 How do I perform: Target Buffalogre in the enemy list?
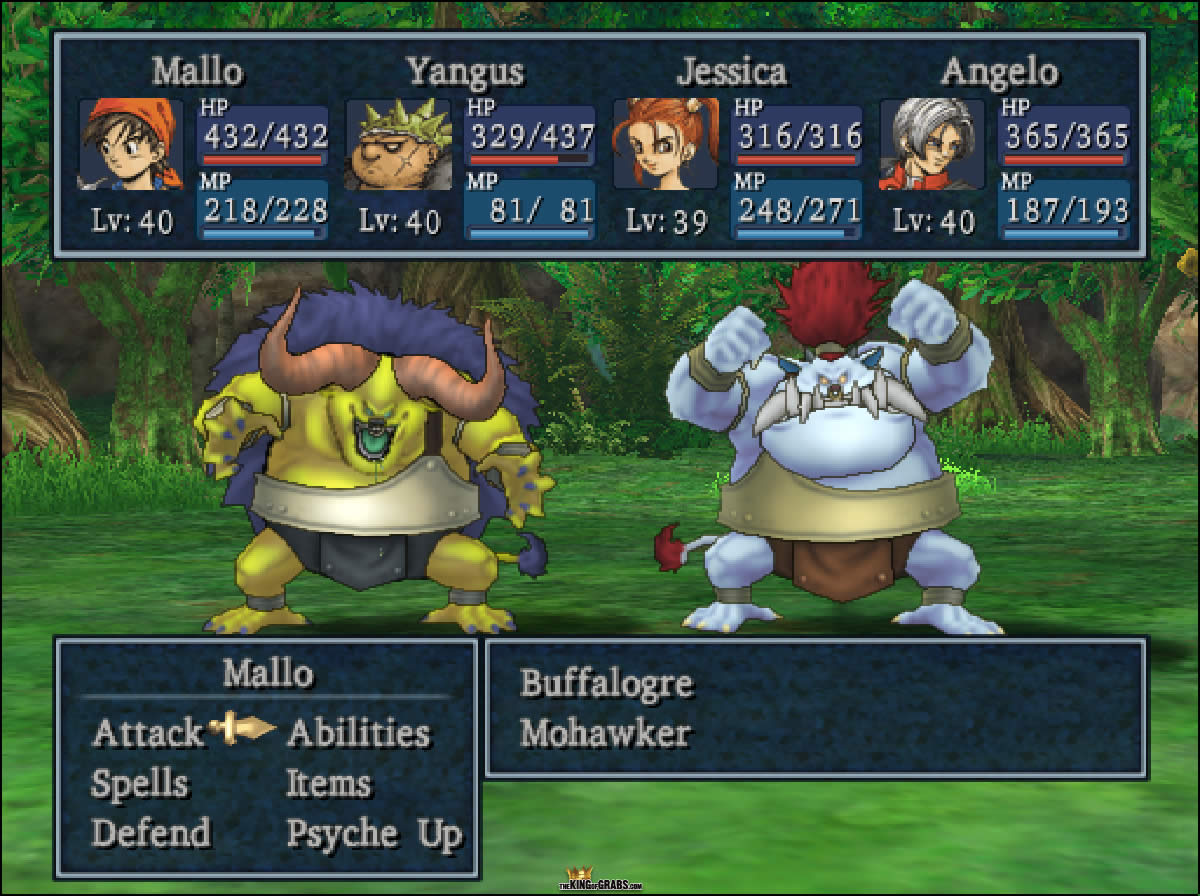(x=606, y=684)
